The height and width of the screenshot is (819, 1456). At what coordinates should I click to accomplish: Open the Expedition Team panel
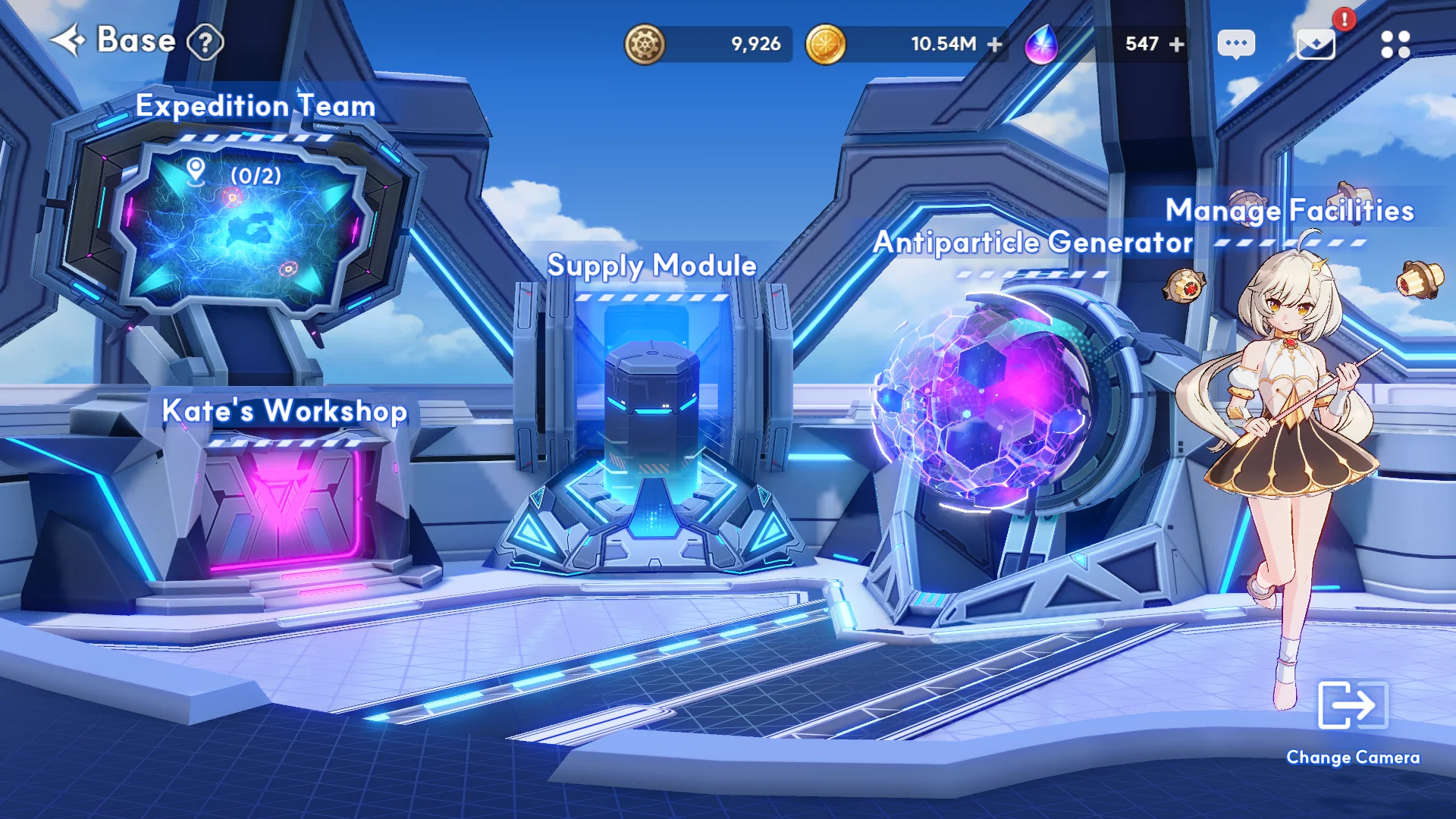(255, 105)
